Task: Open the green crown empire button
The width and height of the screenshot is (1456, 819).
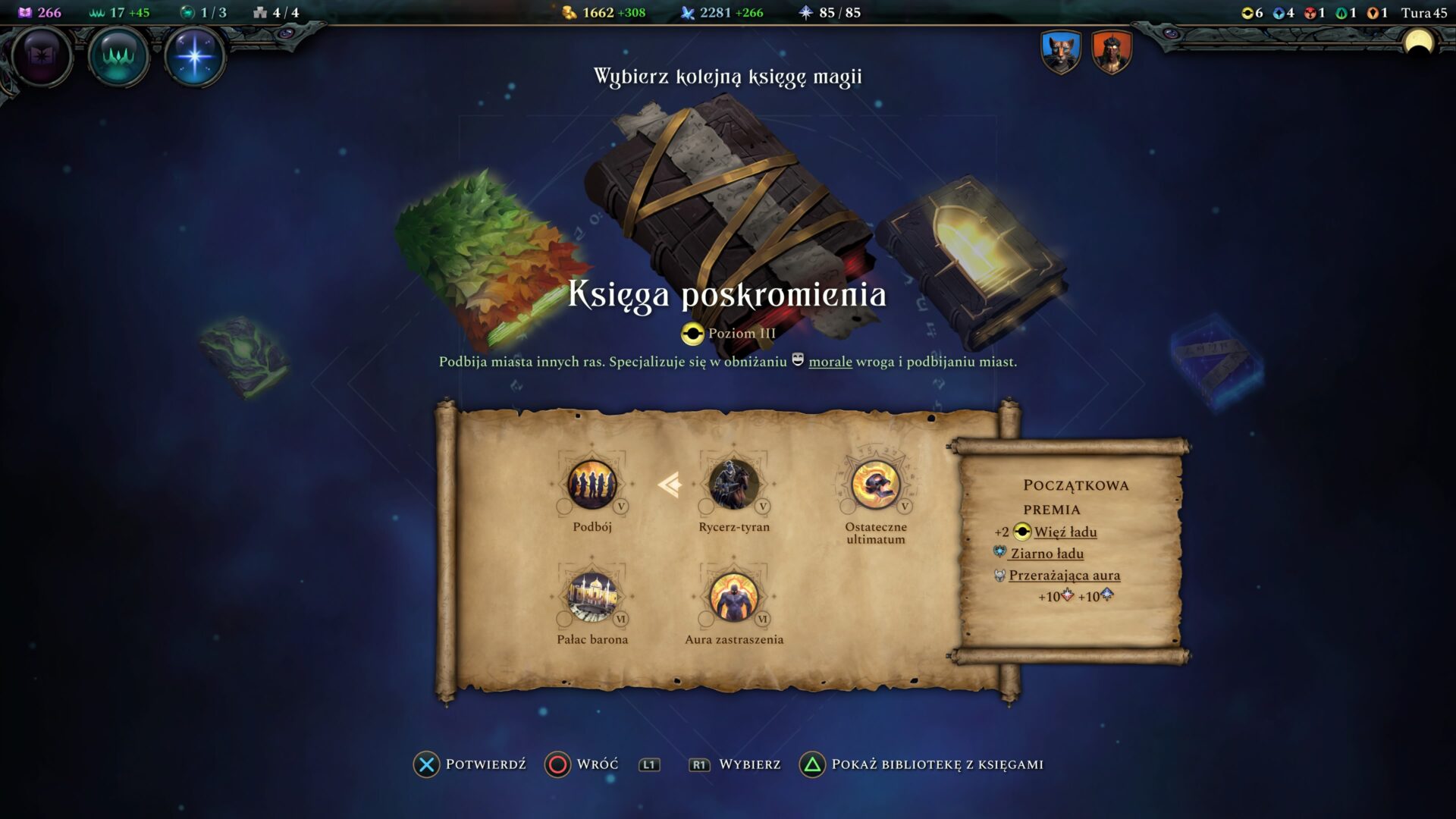Action: (118, 56)
